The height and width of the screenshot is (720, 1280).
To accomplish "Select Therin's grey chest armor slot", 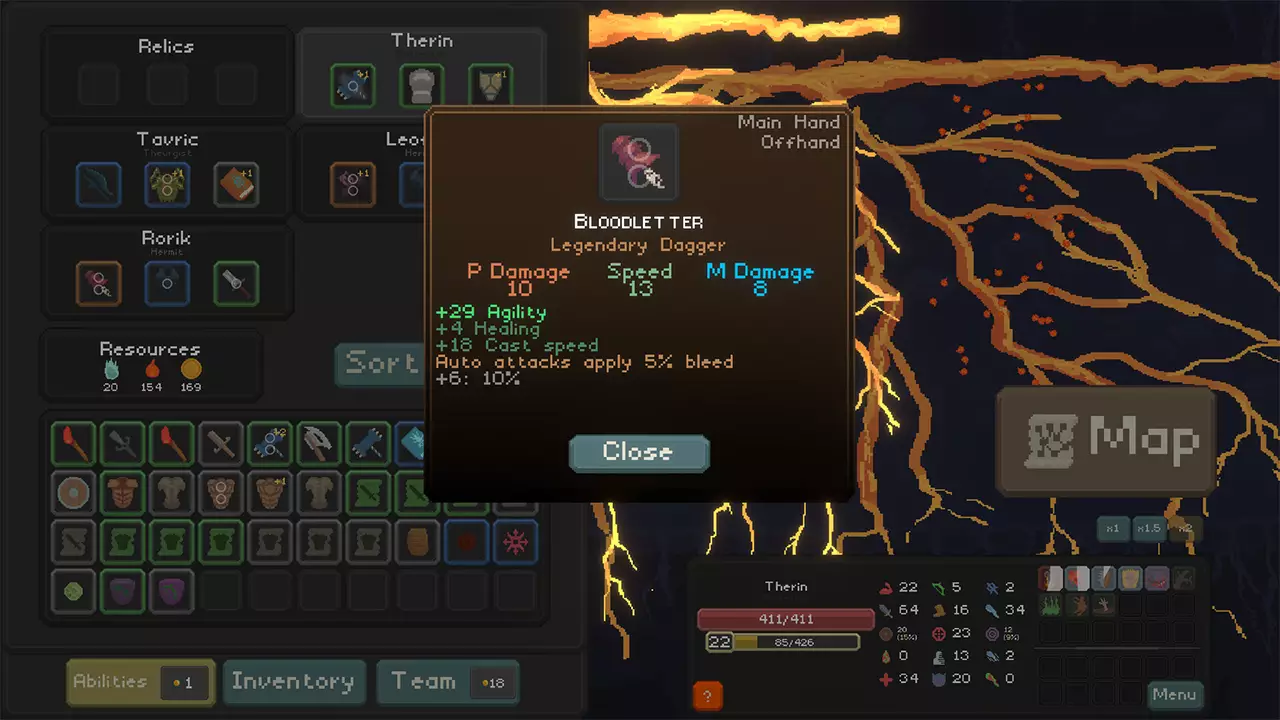I will [421, 87].
